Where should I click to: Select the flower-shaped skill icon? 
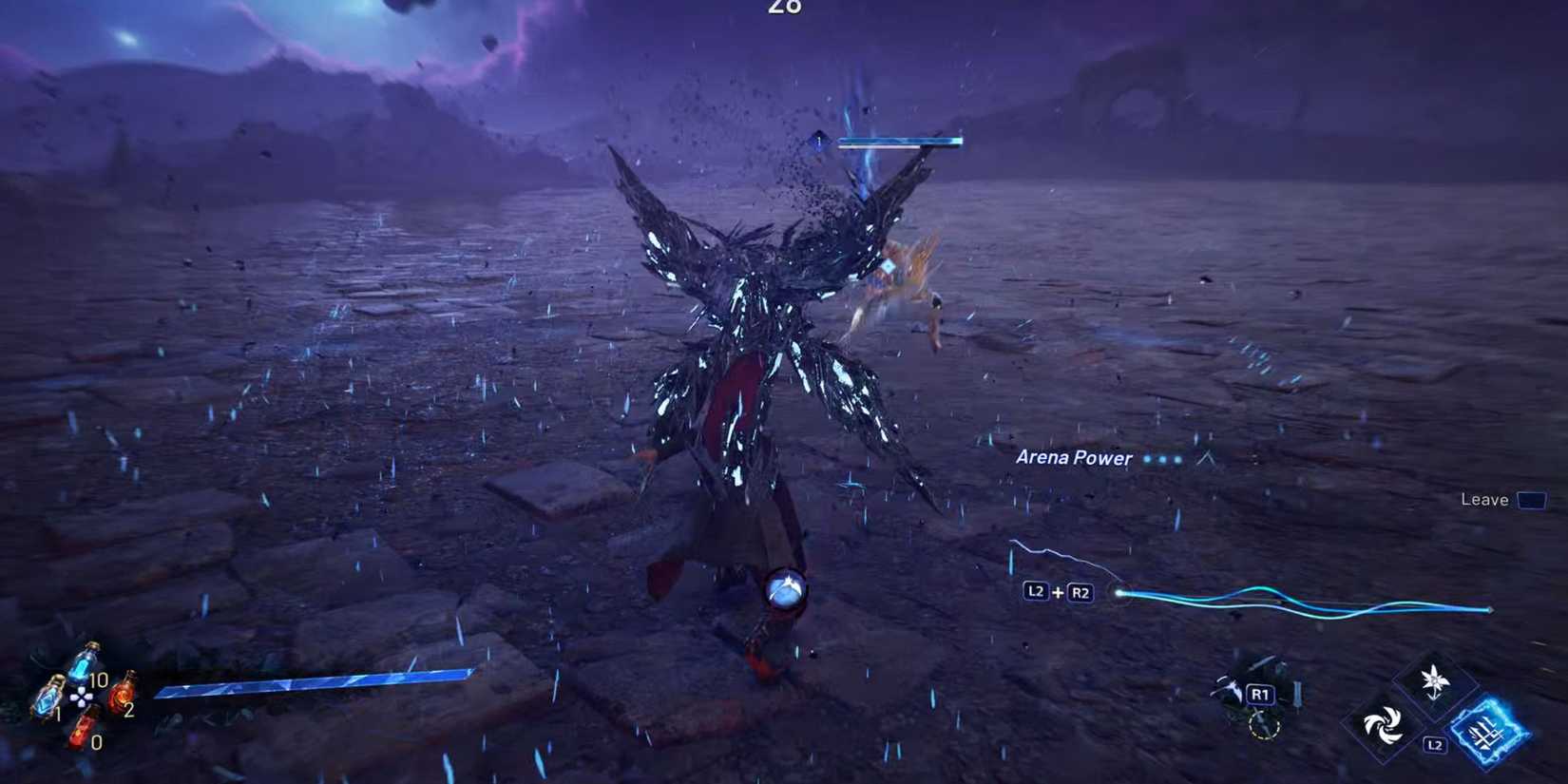1434,679
